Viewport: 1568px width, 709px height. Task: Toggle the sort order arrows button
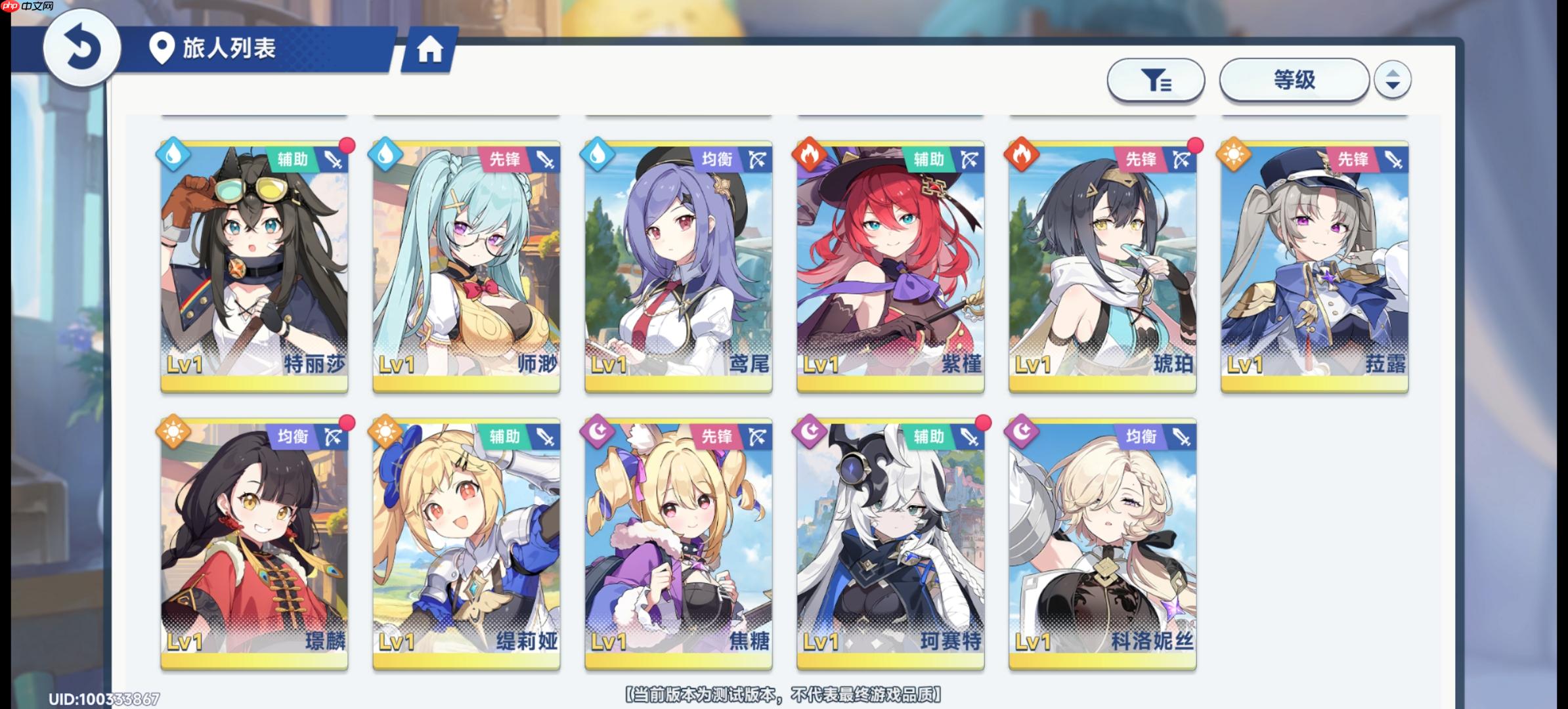tap(1392, 80)
